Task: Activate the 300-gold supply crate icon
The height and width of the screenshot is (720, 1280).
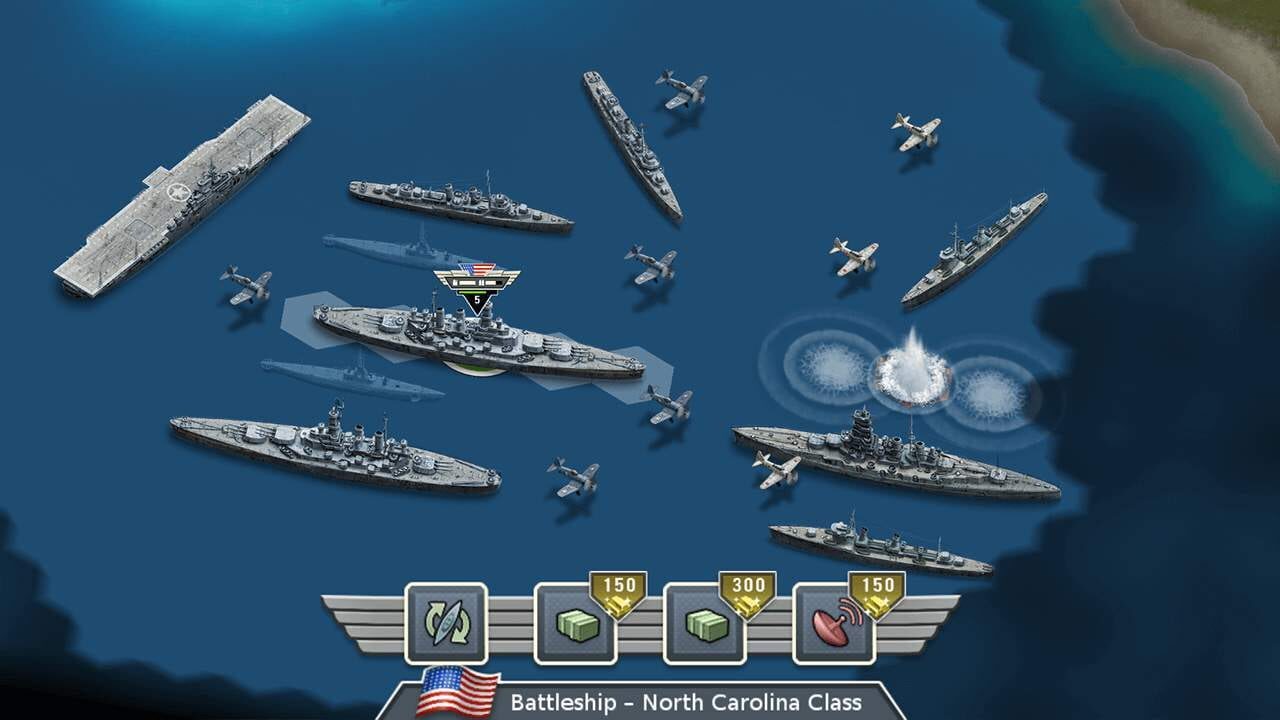Action: coord(704,625)
